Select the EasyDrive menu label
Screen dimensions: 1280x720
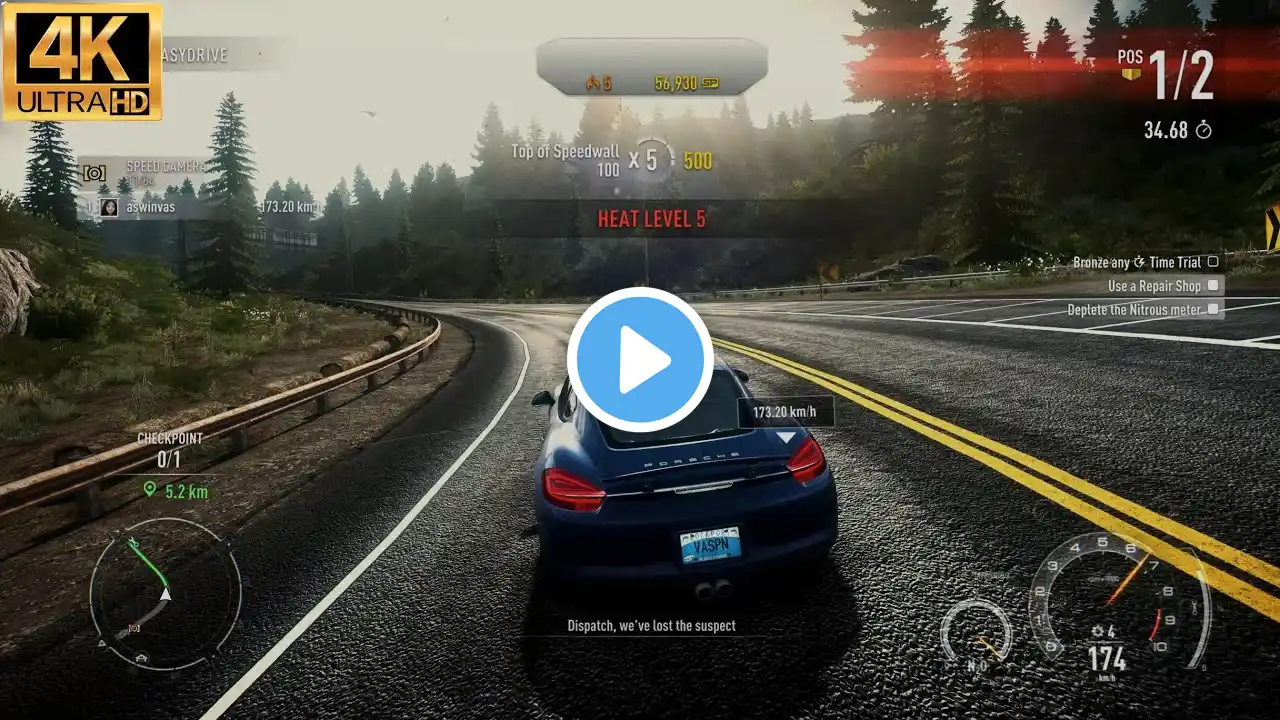195,55
